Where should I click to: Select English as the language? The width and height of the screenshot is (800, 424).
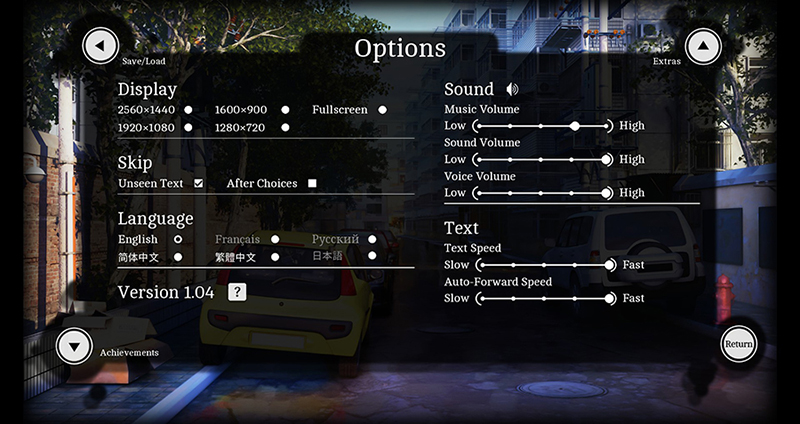[x=178, y=240]
